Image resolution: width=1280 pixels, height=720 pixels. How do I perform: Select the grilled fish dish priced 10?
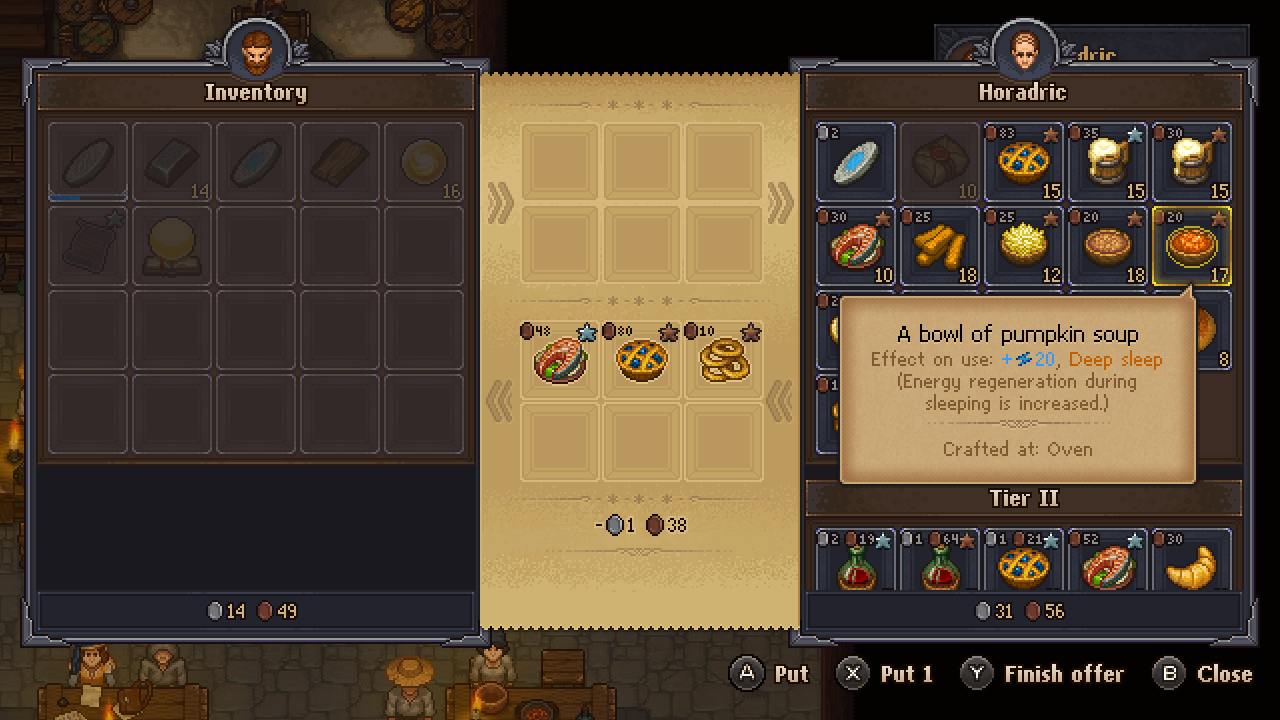(x=856, y=247)
